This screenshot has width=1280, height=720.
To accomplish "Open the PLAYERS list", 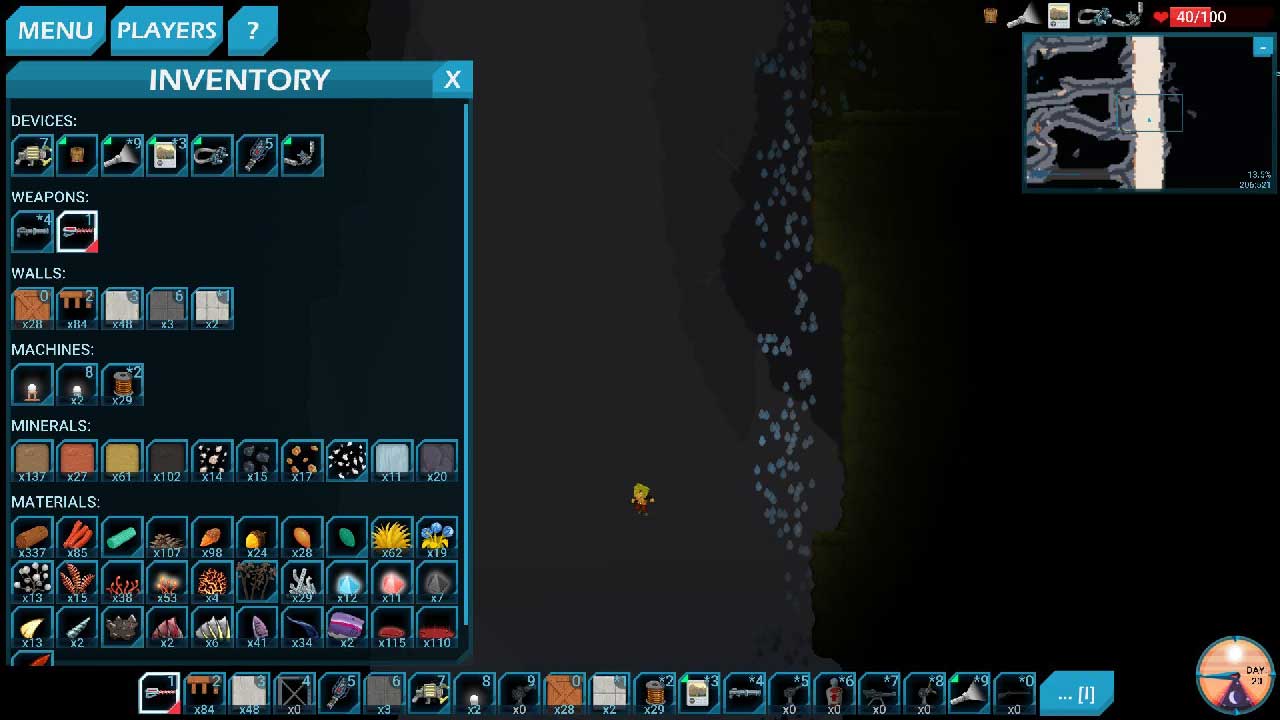I will pos(166,30).
